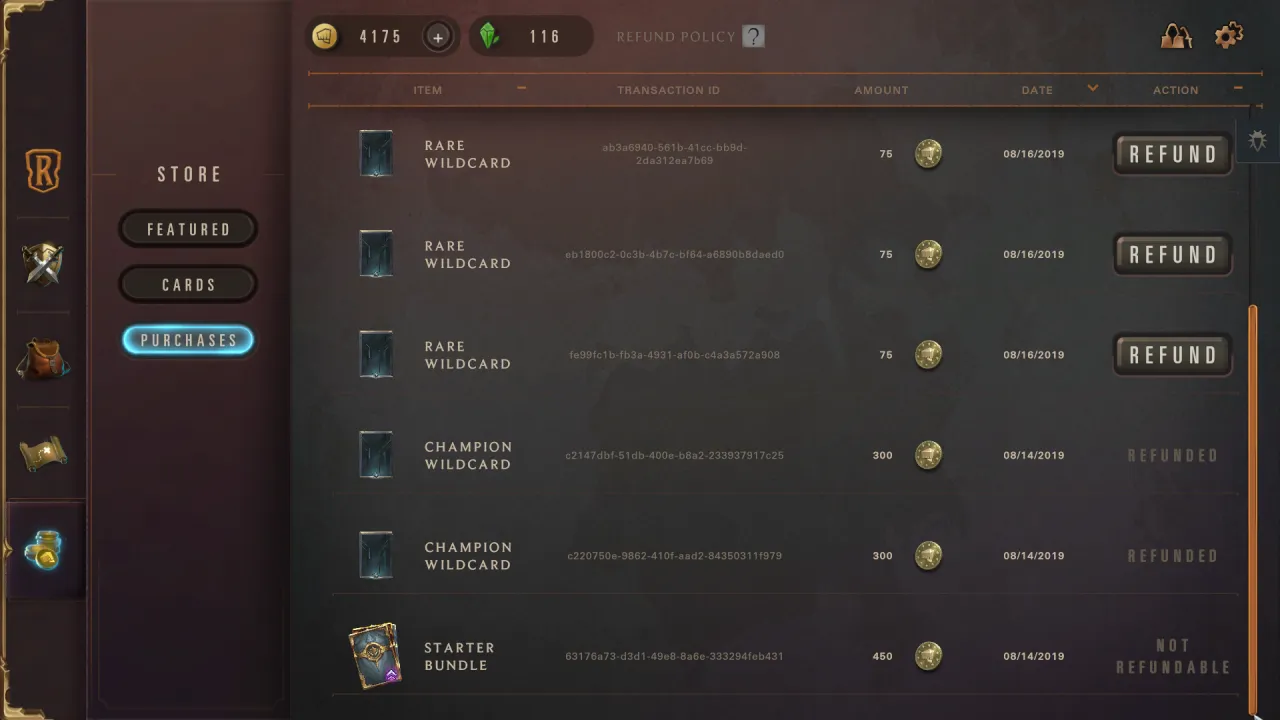The width and height of the screenshot is (1280, 720).
Task: Click the Legends of Runeterra logo
Action: (x=41, y=170)
